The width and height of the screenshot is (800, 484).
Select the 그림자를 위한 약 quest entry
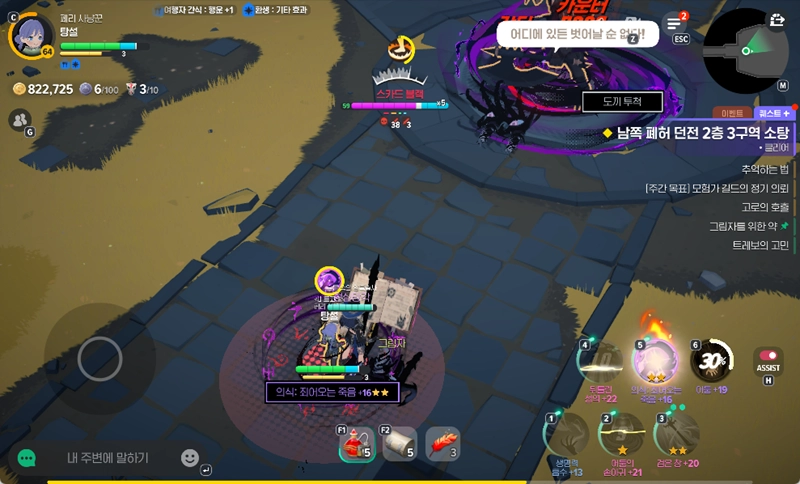(746, 226)
